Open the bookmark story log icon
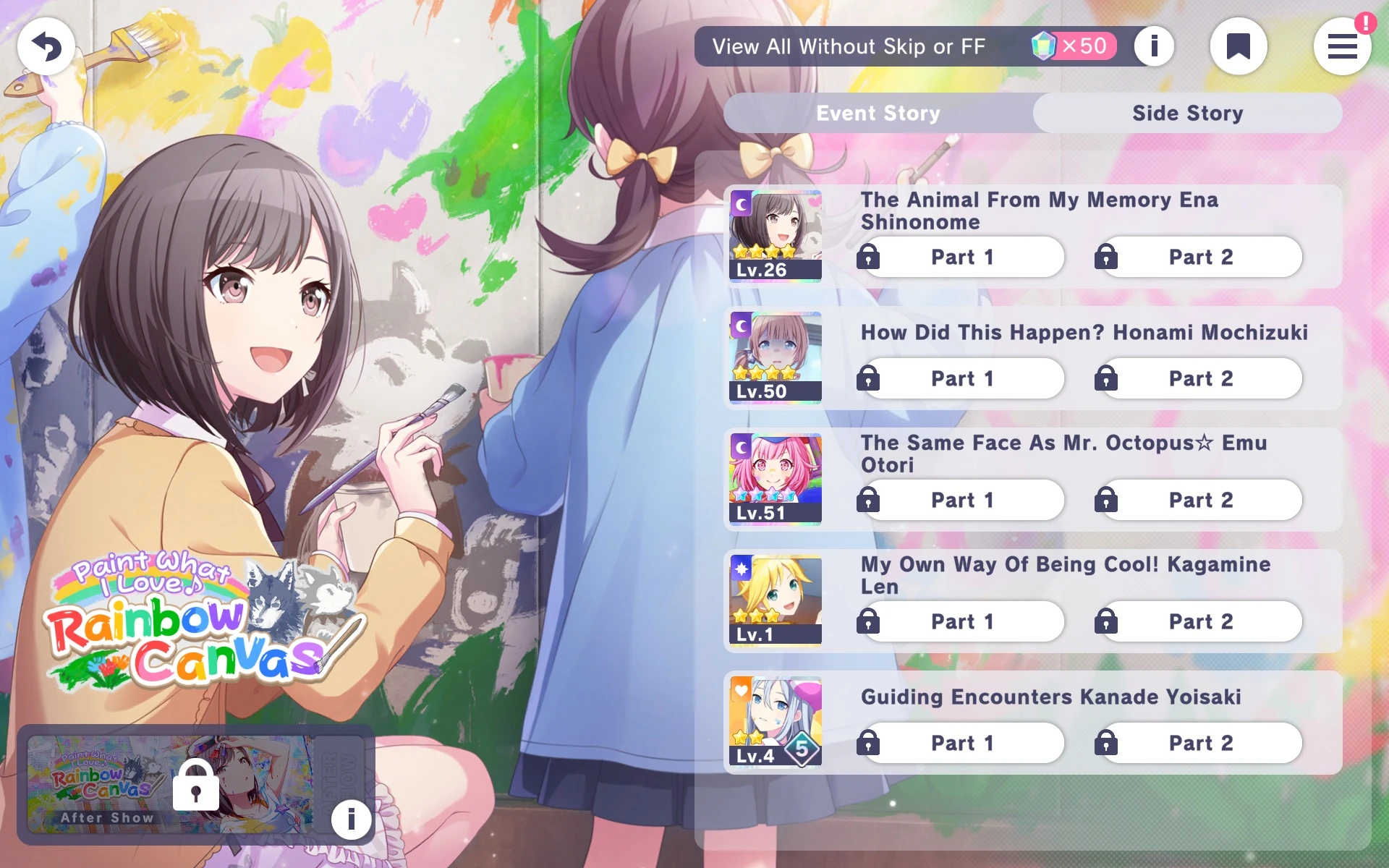This screenshot has height=868, width=1389. 1239,46
